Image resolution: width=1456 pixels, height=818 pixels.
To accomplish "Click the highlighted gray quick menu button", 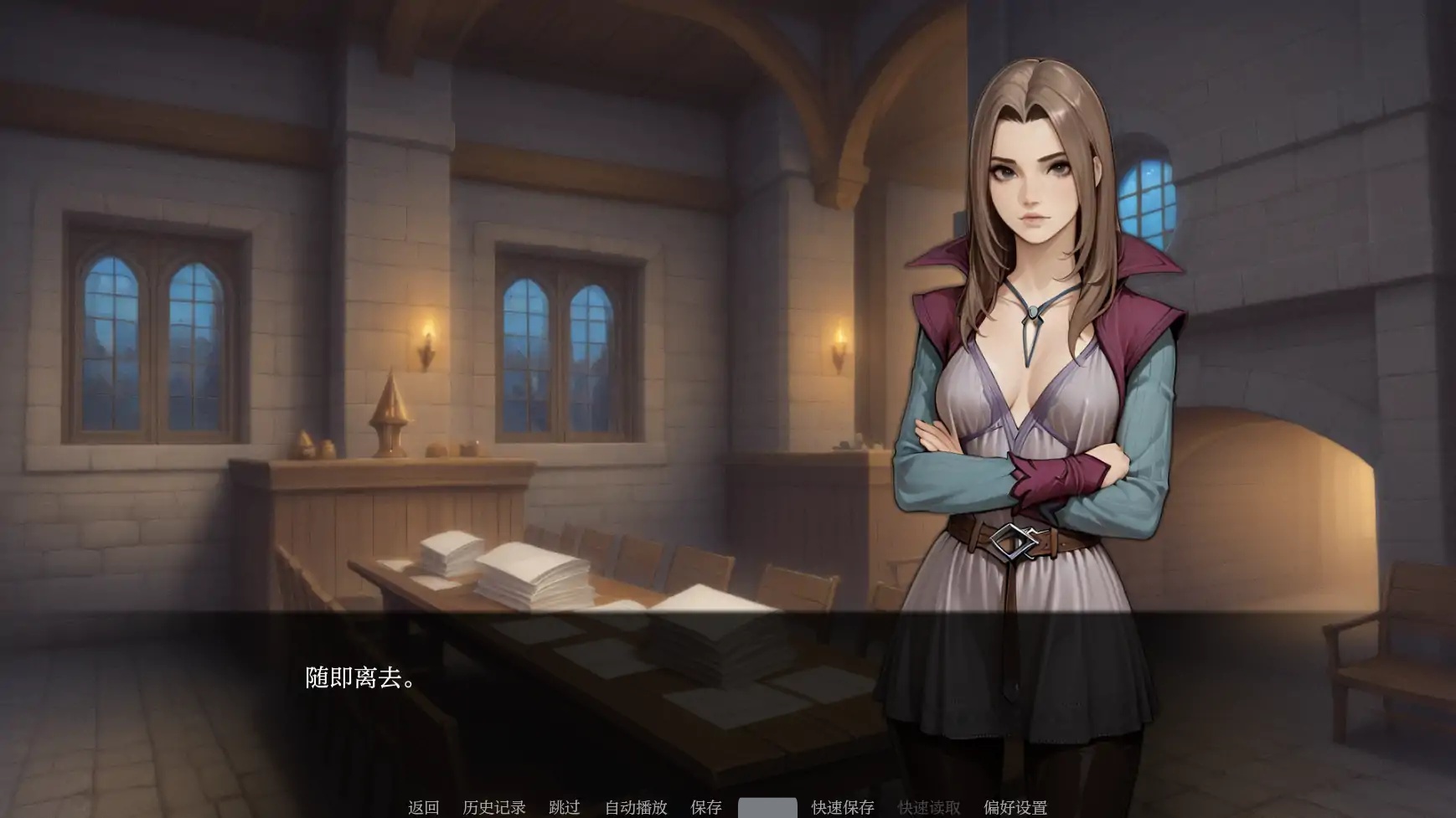I will point(767,806).
